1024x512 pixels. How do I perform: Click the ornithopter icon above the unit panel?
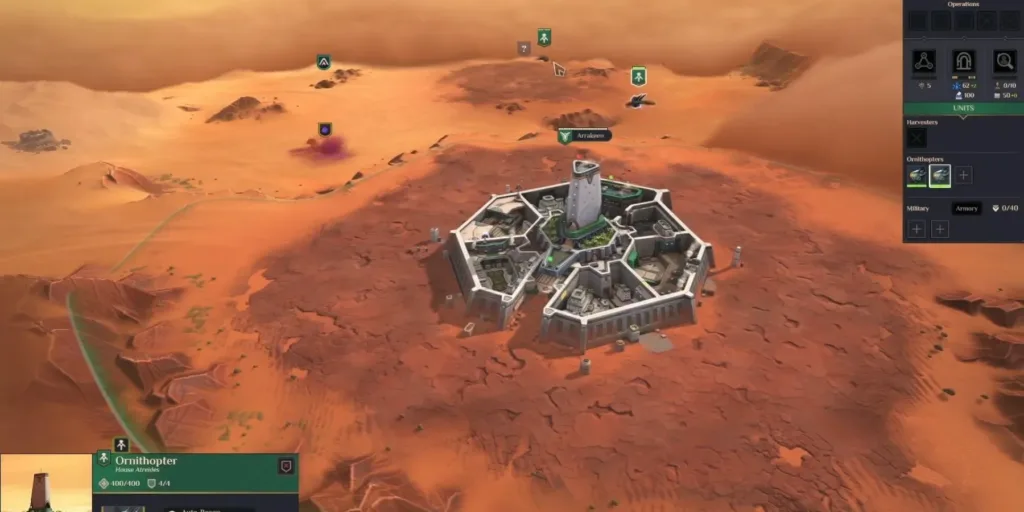tap(121, 444)
